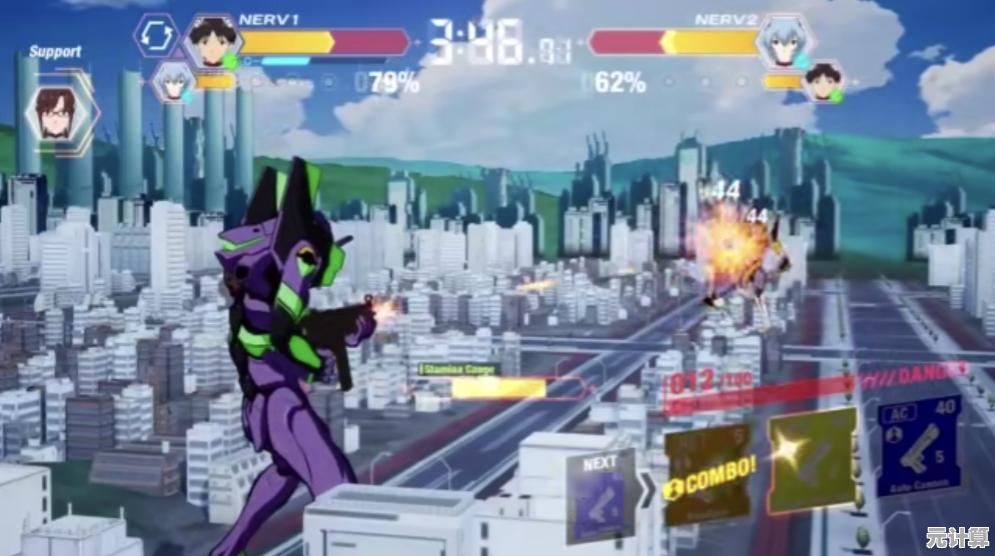The image size is (995, 556).
Task: Tap the pilot swap arrows icon
Action: click(155, 35)
